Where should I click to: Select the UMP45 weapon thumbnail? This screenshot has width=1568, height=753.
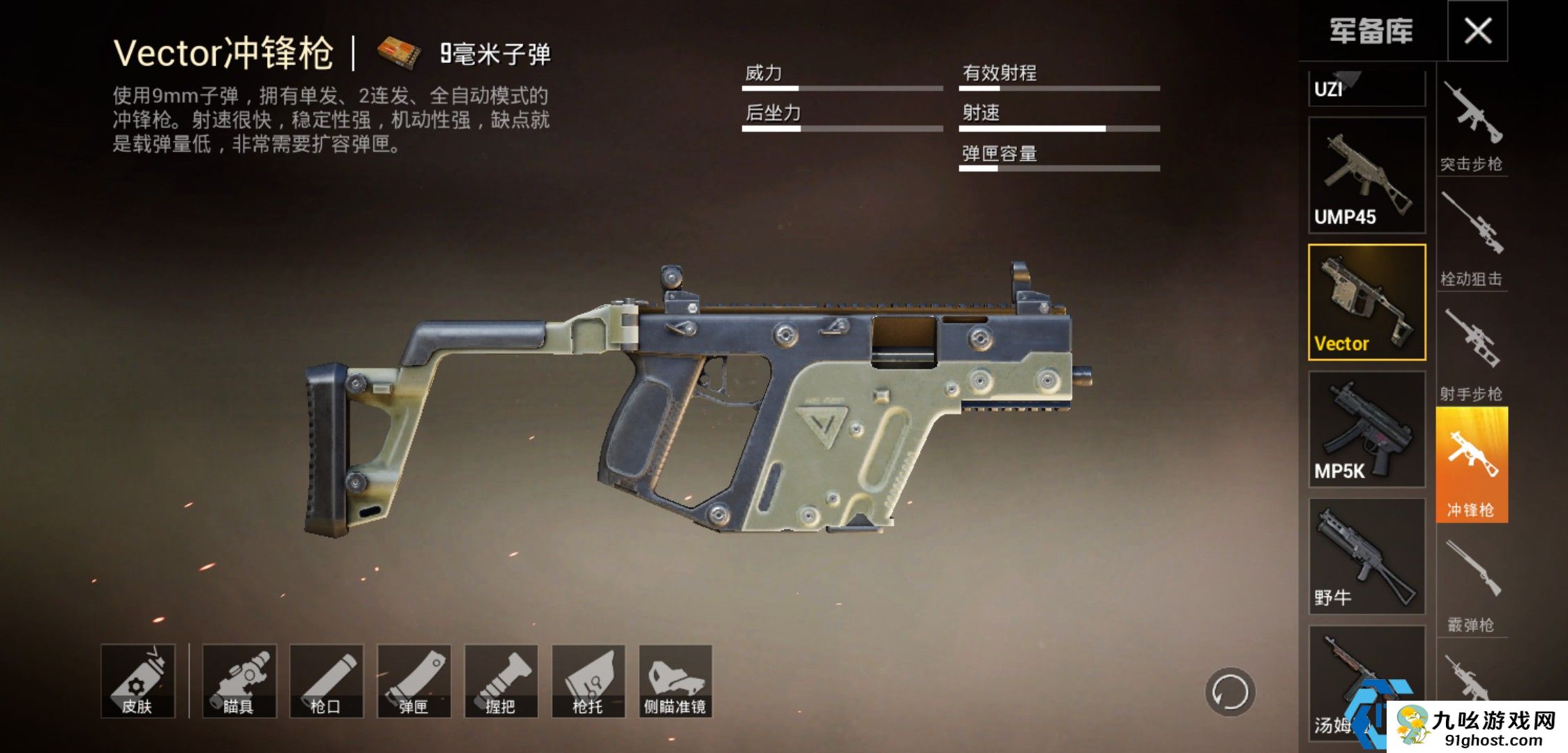click(1366, 174)
